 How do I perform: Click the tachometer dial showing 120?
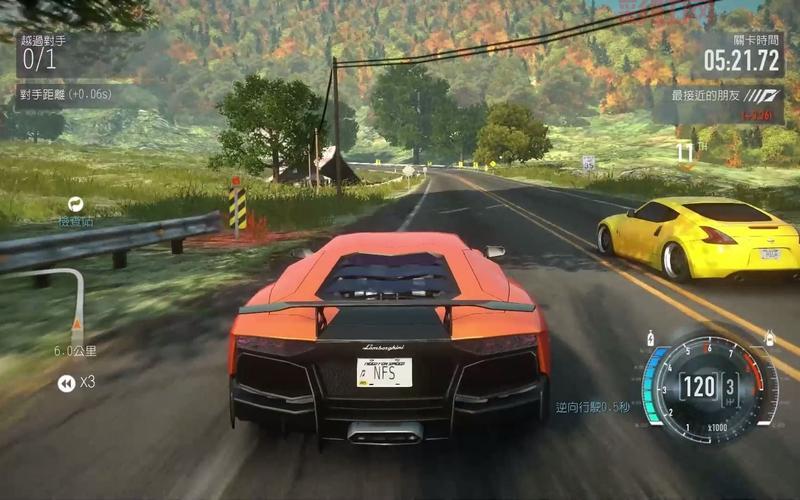pyautogui.click(x=709, y=386)
